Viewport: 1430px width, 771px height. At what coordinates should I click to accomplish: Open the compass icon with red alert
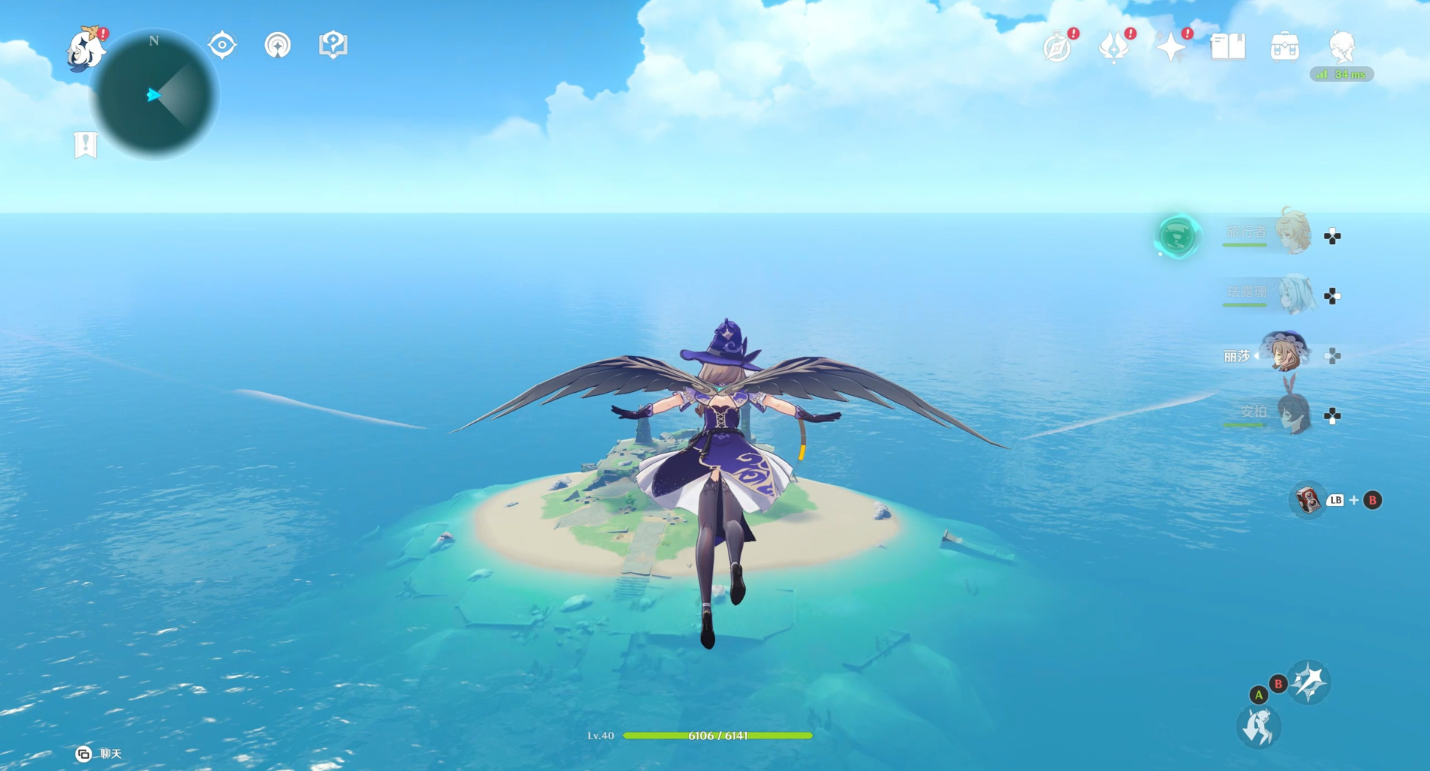click(x=1058, y=46)
